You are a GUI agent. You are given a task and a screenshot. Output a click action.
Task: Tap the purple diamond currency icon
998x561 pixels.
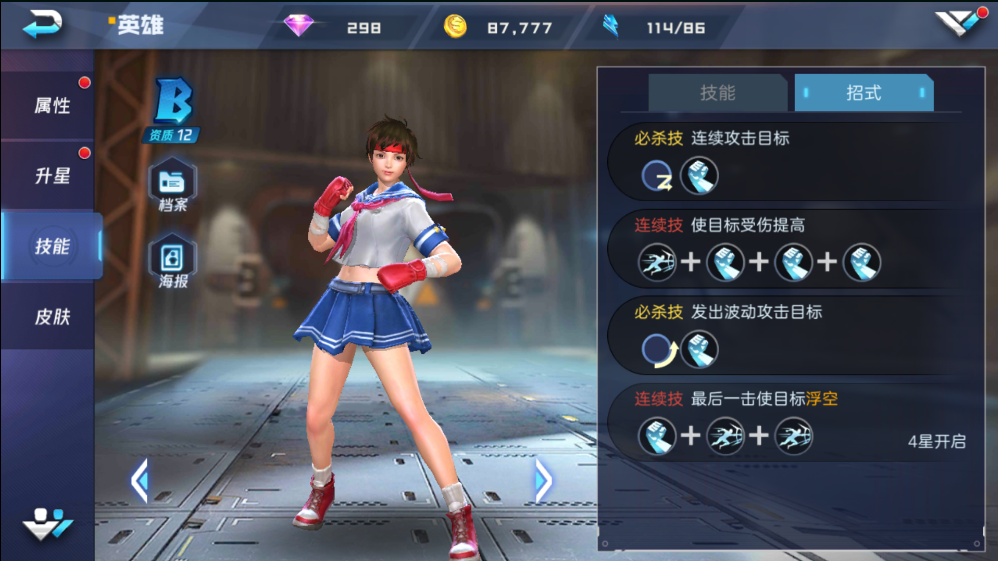pos(298,27)
